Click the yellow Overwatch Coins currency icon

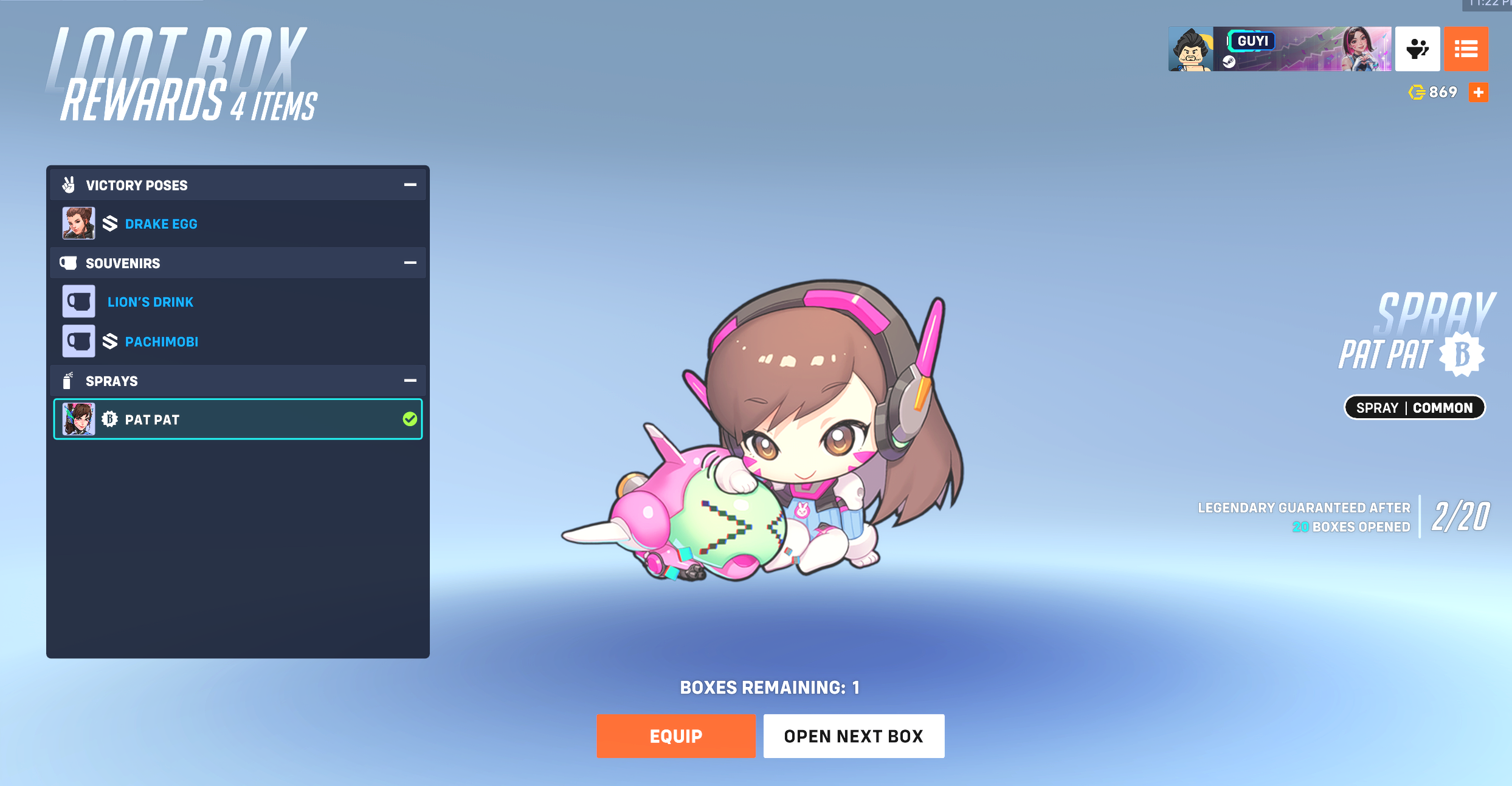[x=1417, y=92]
